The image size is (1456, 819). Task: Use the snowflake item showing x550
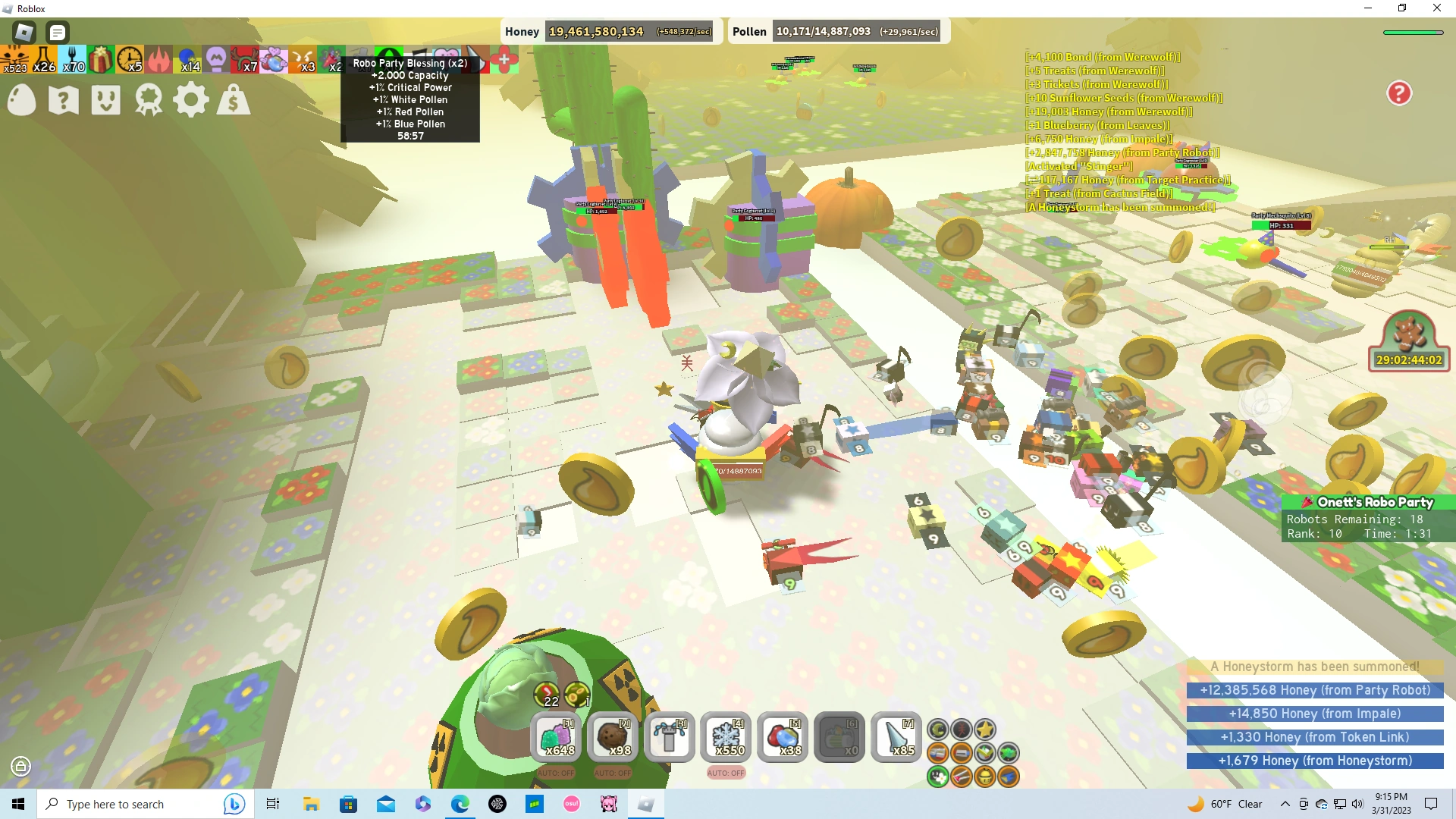pyautogui.click(x=726, y=737)
